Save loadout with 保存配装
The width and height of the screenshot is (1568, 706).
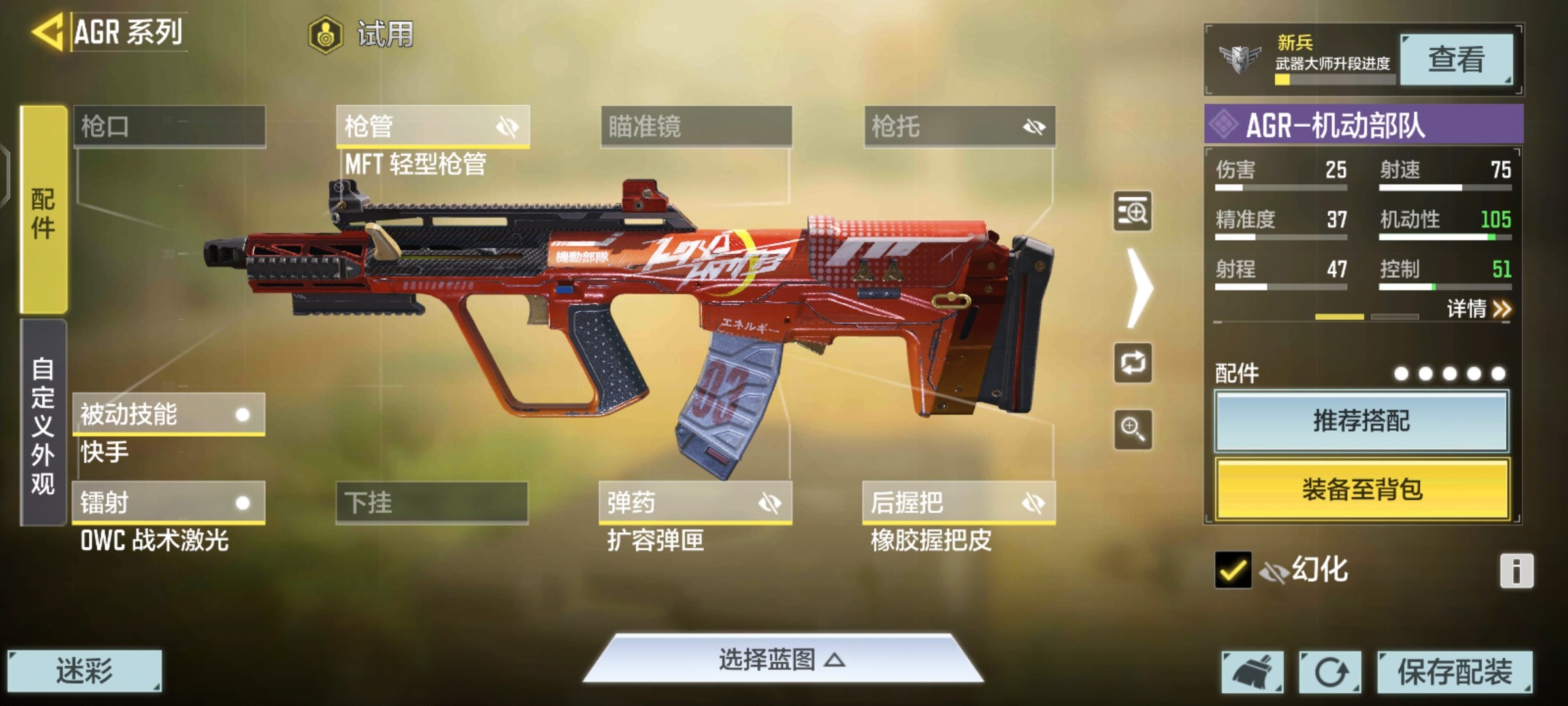click(1454, 671)
